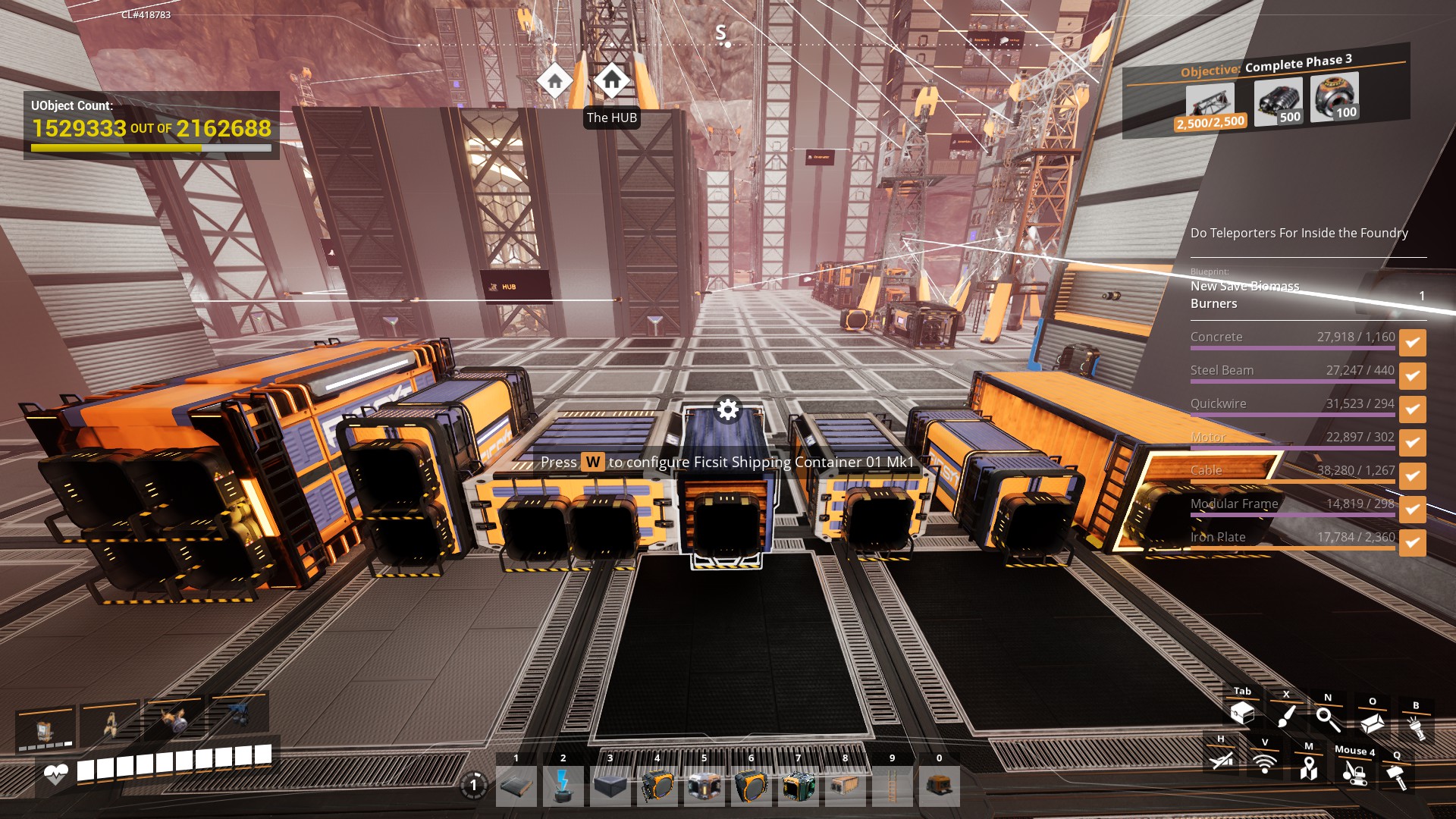Select hotbar slot 0 orange machine
Screen dimensions: 1456x819
coord(939,786)
